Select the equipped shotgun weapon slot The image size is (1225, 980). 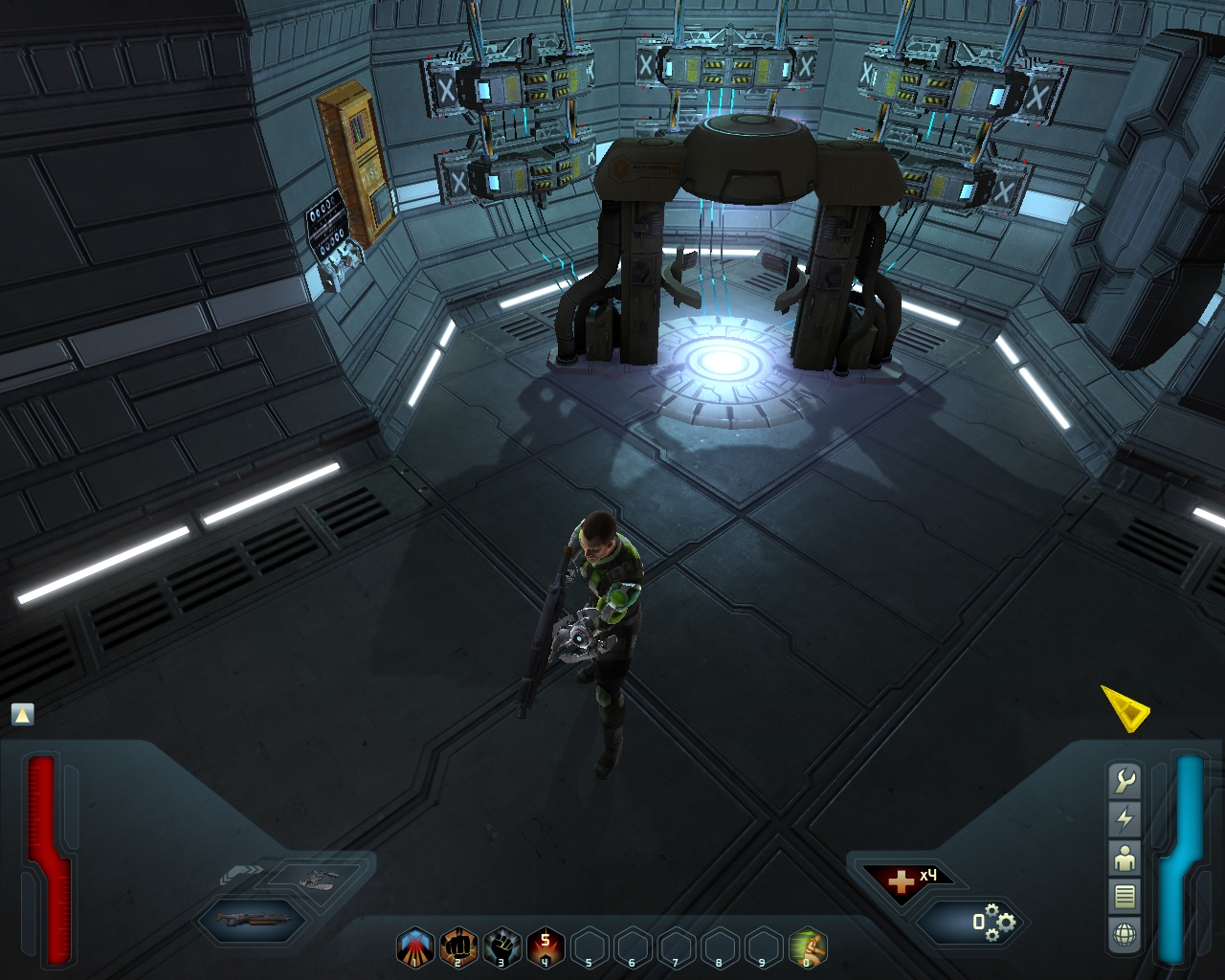tap(250, 920)
